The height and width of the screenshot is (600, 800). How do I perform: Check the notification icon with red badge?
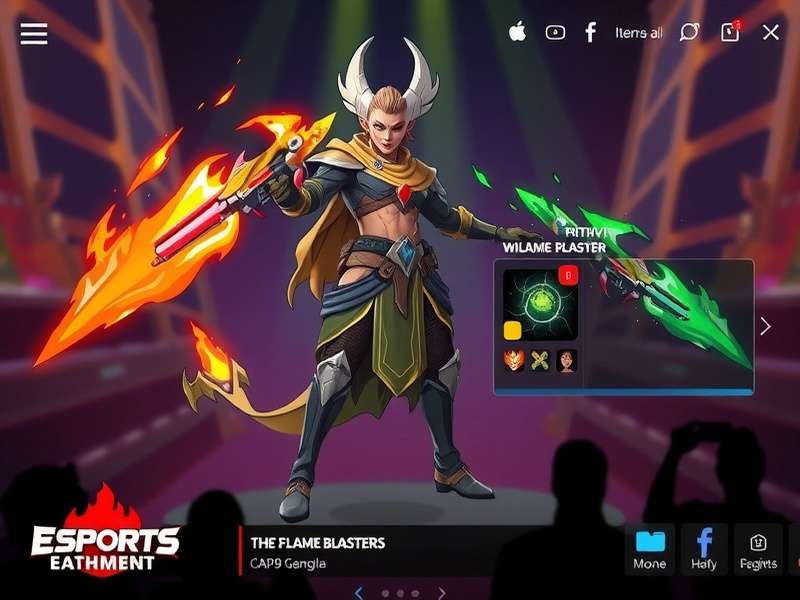point(730,32)
